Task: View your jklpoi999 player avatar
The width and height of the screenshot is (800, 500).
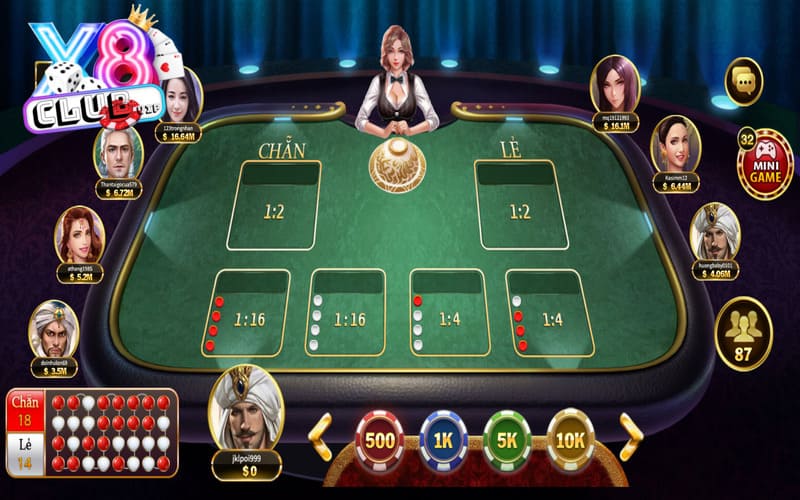Action: [x=245, y=409]
